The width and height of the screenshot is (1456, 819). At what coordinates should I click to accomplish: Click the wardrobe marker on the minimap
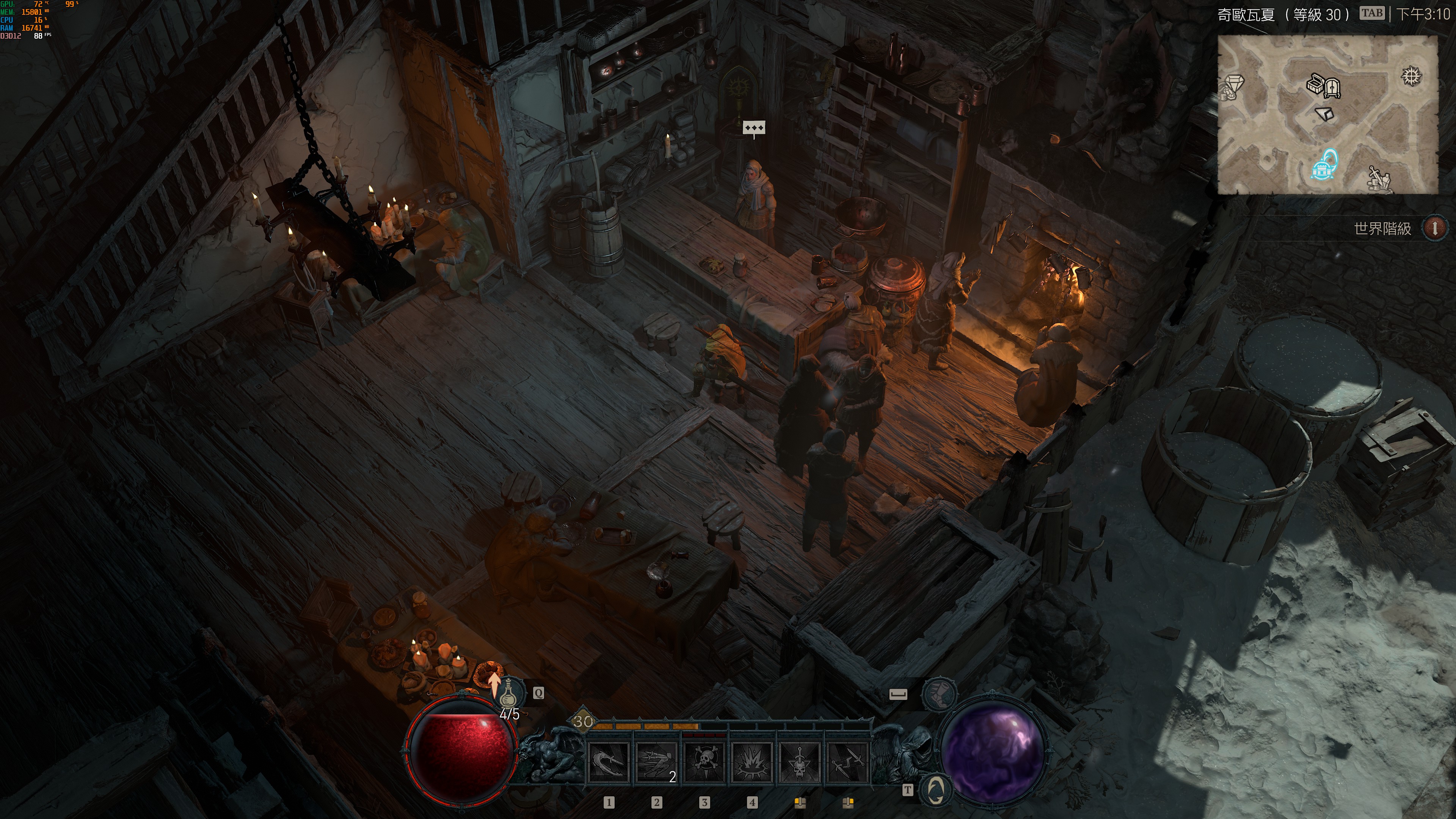(1333, 88)
